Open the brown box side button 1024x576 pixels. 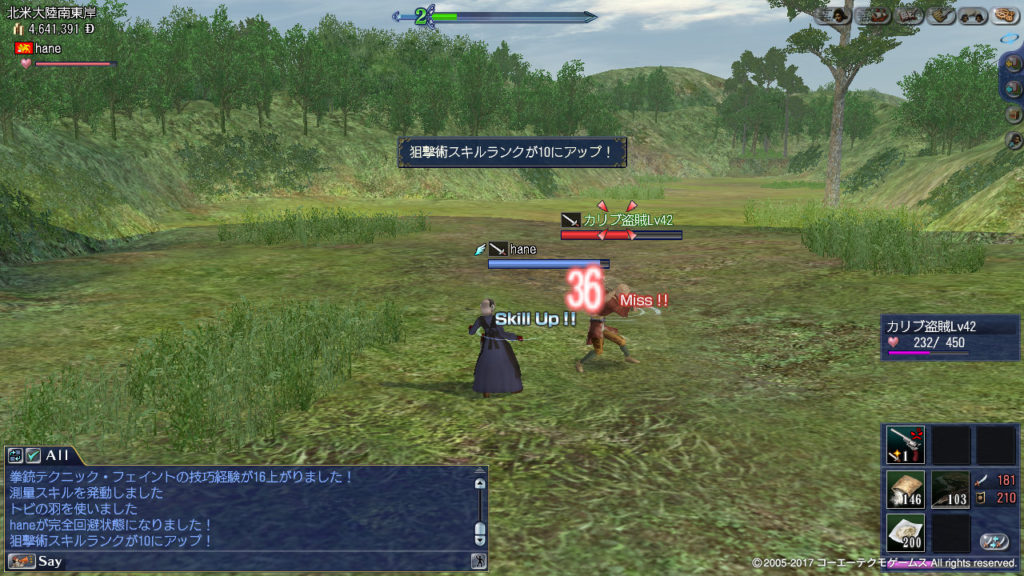coord(1014,114)
